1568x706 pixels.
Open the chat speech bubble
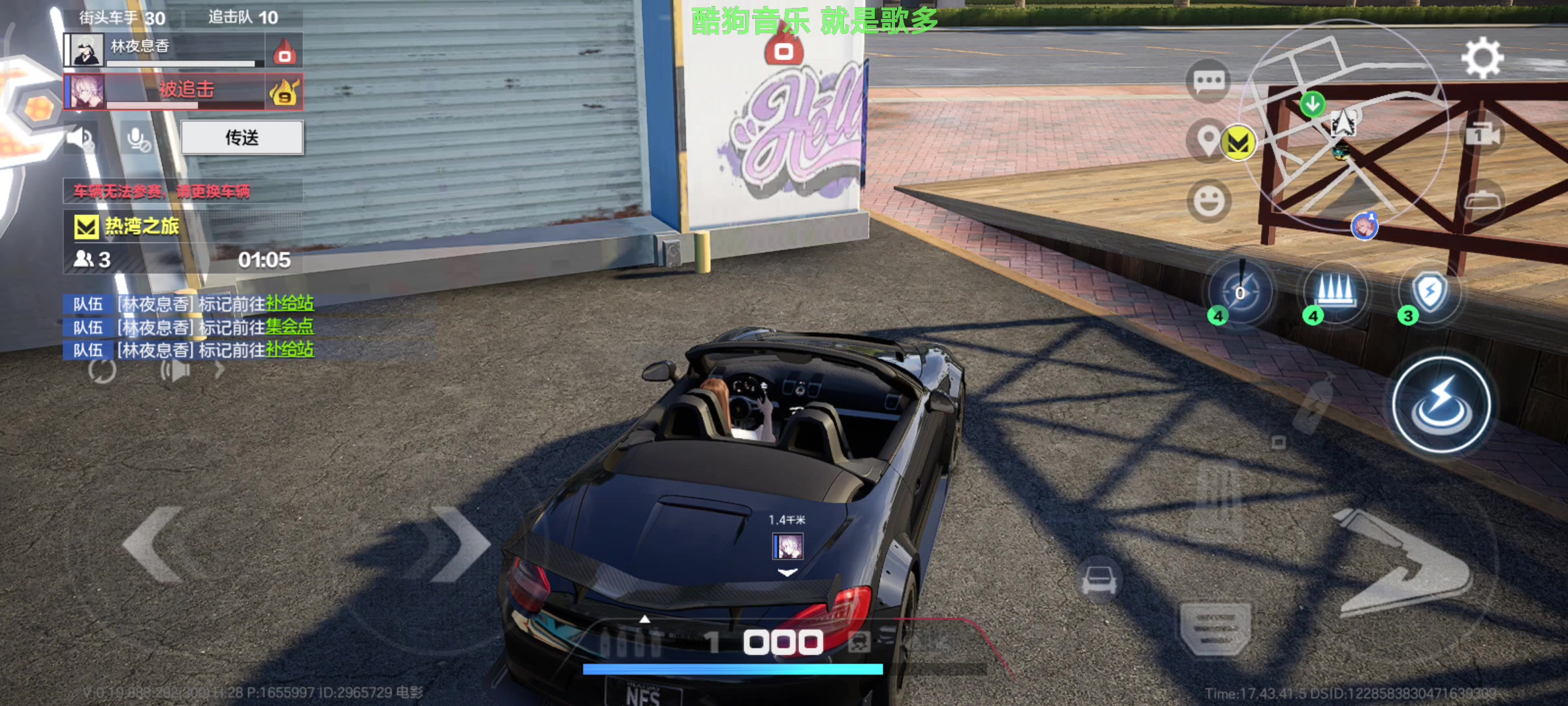pos(1208,82)
